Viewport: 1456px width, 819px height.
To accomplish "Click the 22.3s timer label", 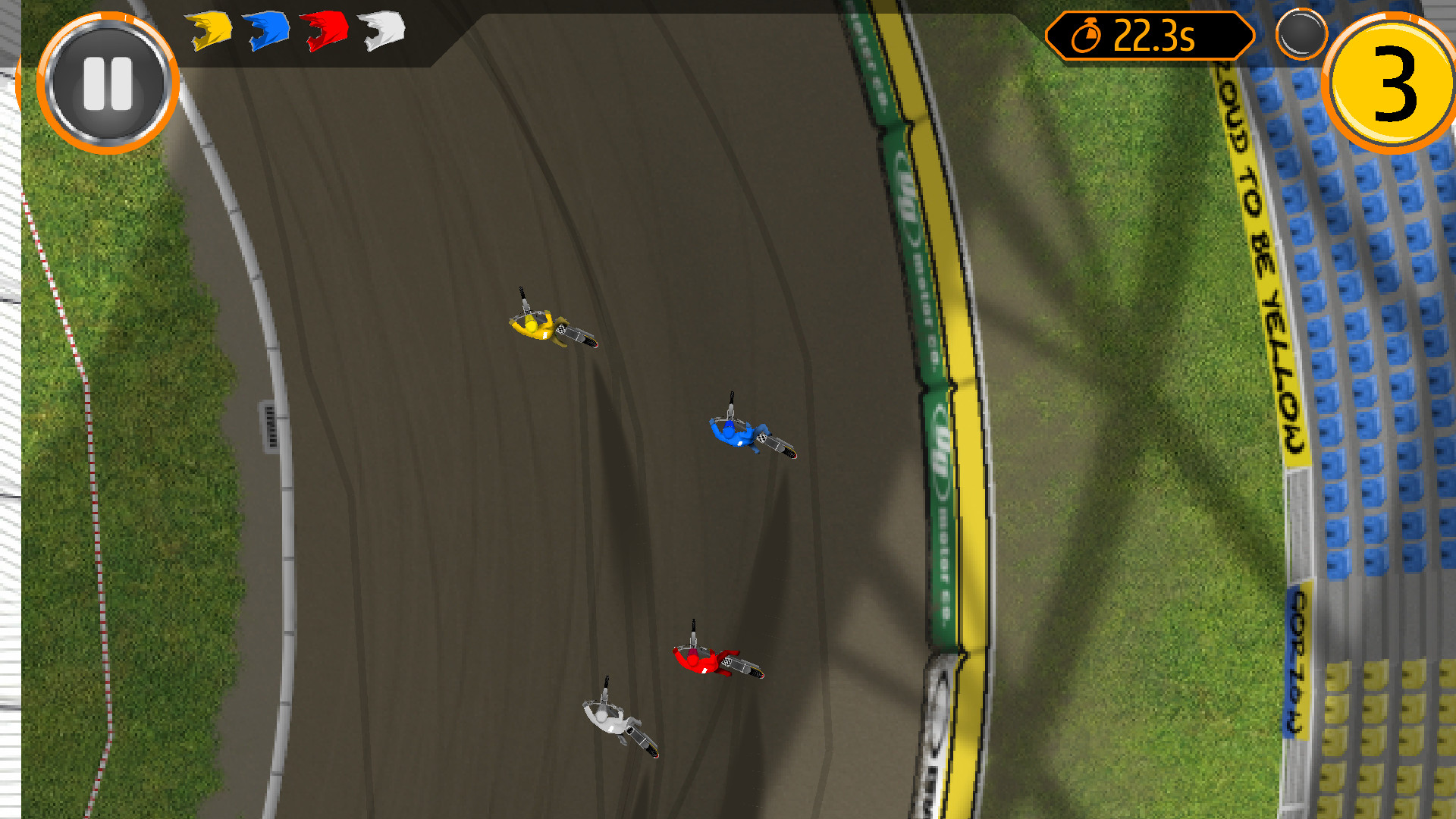I will (x=1156, y=34).
